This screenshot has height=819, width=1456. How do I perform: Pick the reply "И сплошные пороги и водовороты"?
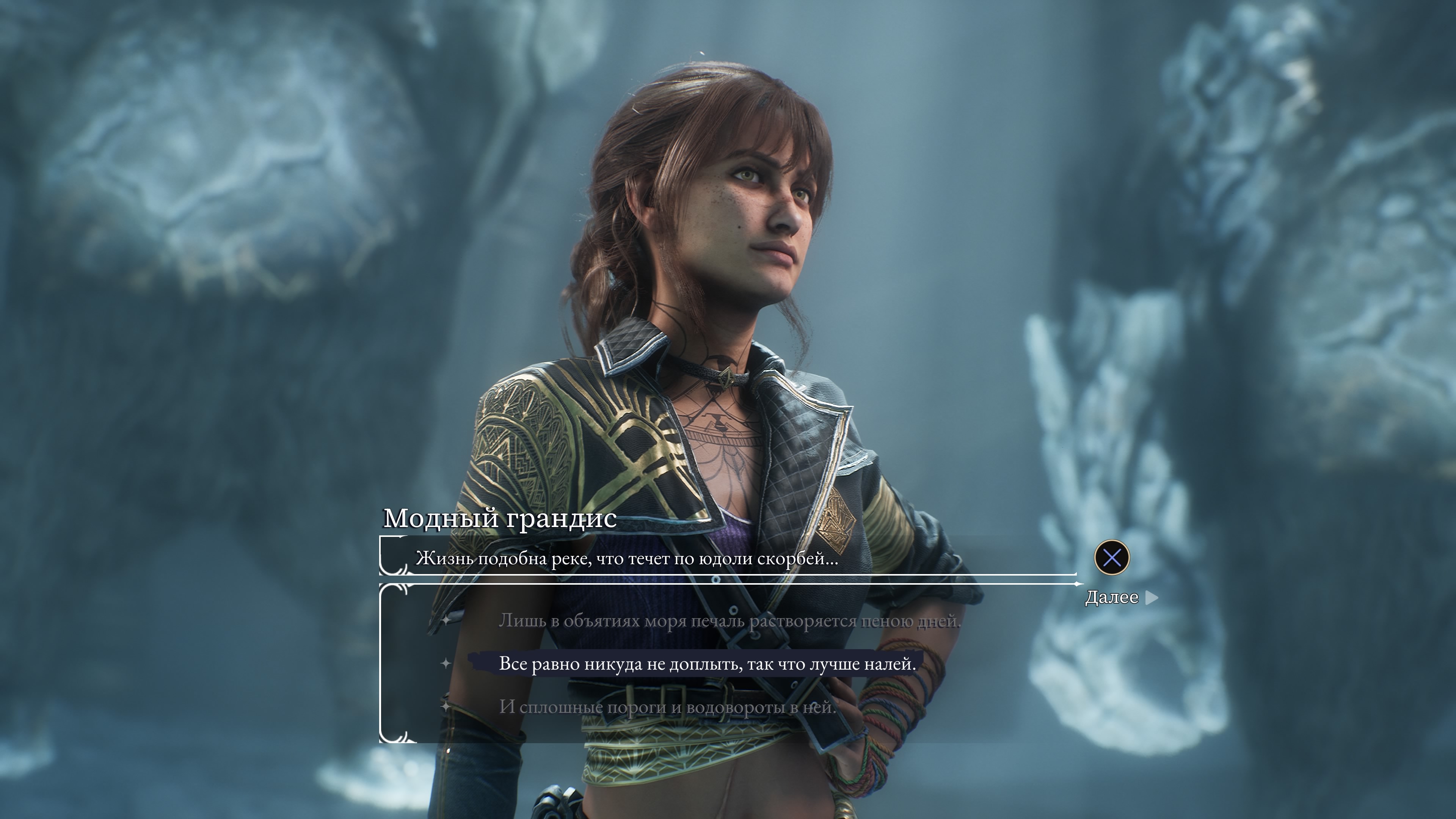(667, 706)
